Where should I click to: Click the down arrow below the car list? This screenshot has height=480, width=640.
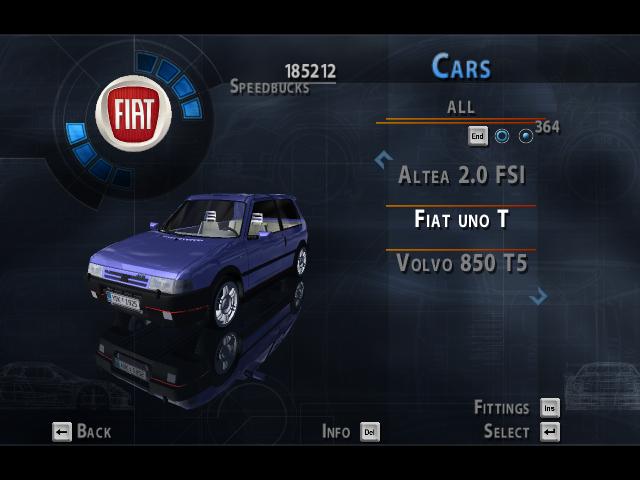pyautogui.click(x=539, y=296)
